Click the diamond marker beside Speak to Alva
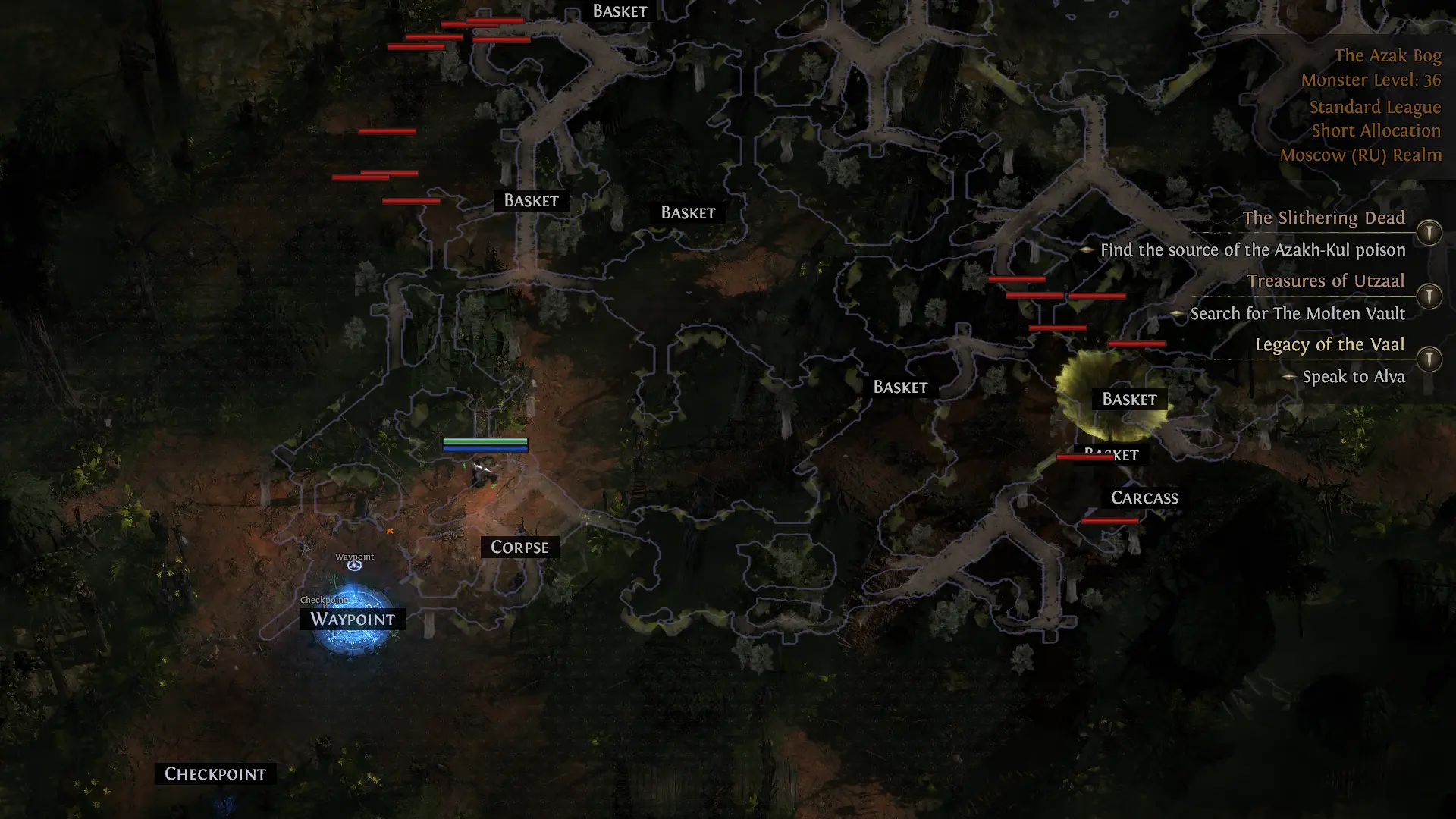This screenshot has width=1456, height=819. pyautogui.click(x=1288, y=376)
